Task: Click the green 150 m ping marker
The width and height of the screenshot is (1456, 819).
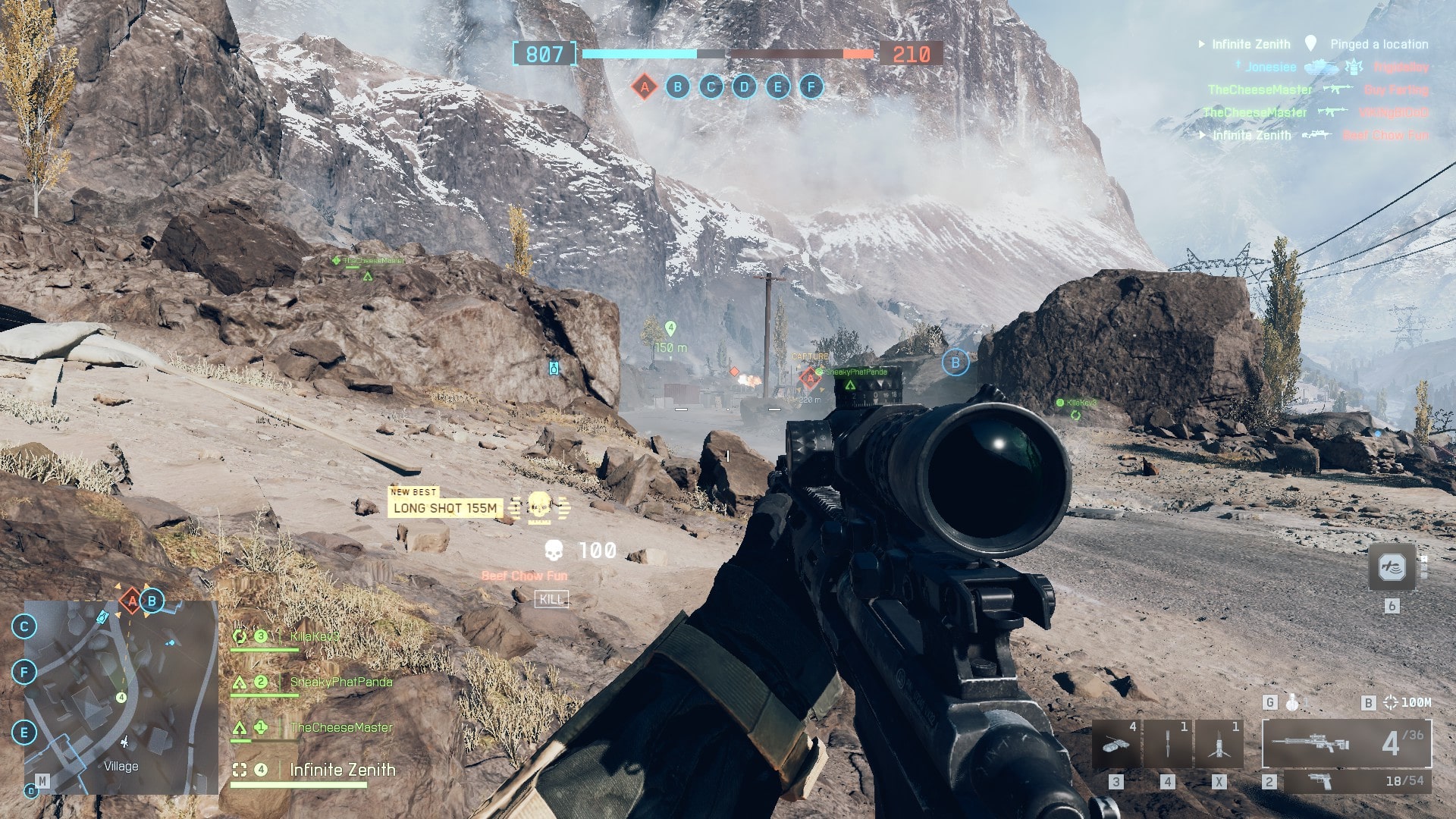Action: point(670,329)
